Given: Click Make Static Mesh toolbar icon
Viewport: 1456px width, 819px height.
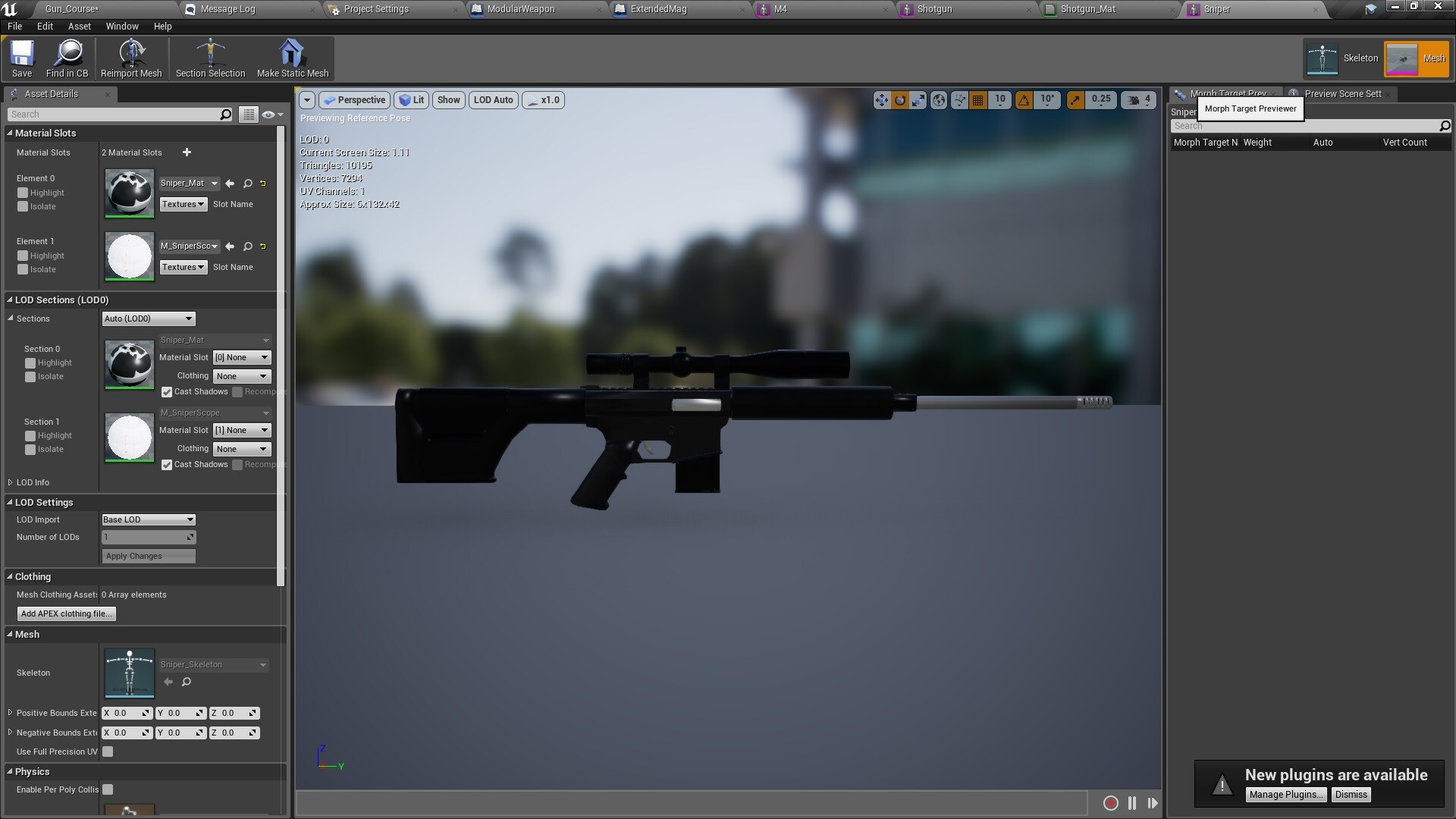Looking at the screenshot, I should [x=292, y=58].
